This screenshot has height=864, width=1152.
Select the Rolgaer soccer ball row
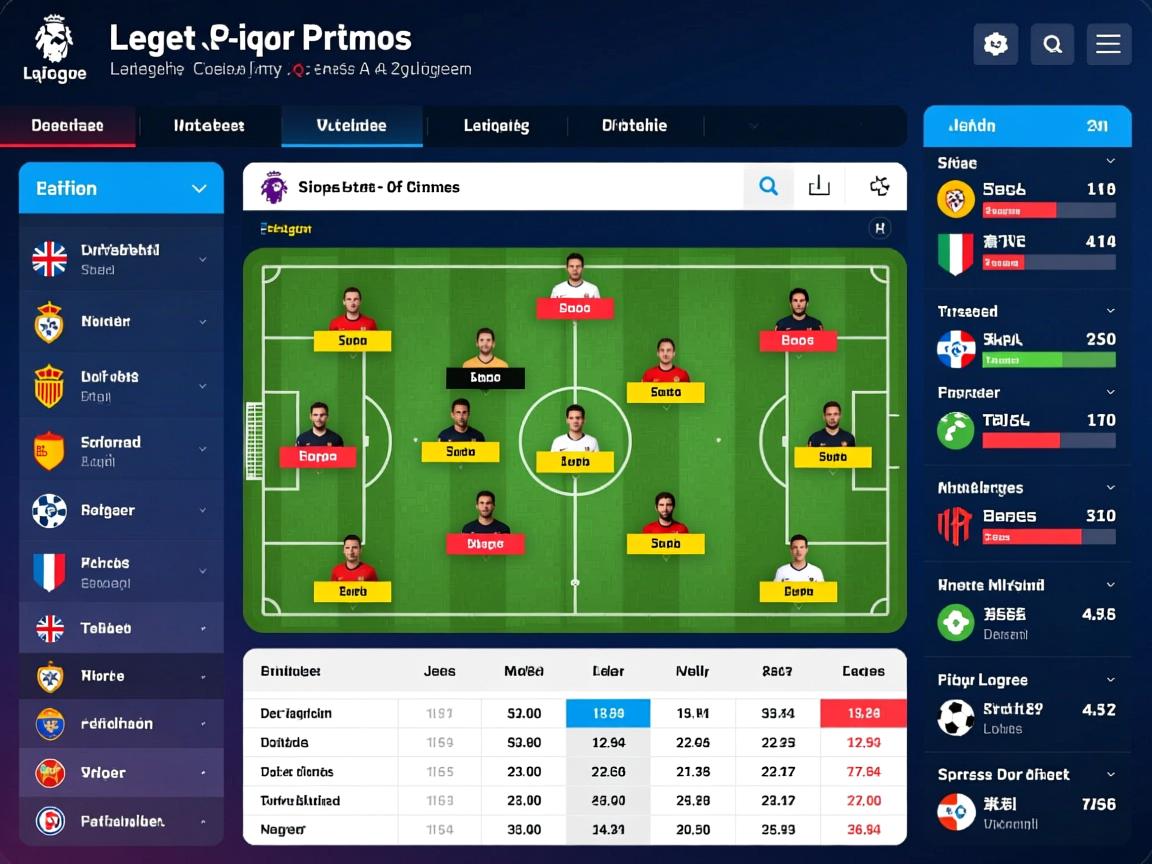pyautogui.click(x=121, y=511)
